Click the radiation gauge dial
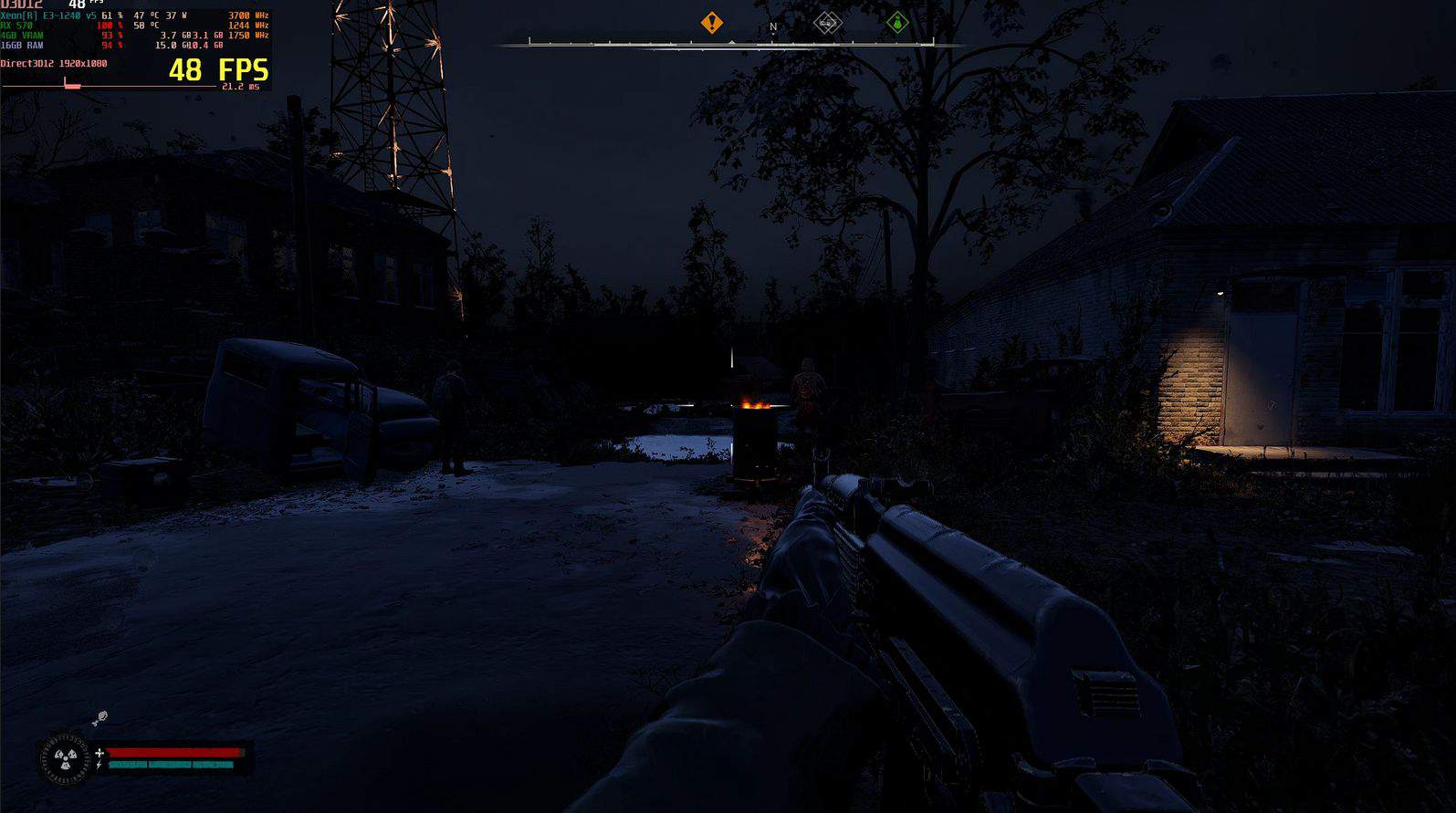 pos(65,756)
